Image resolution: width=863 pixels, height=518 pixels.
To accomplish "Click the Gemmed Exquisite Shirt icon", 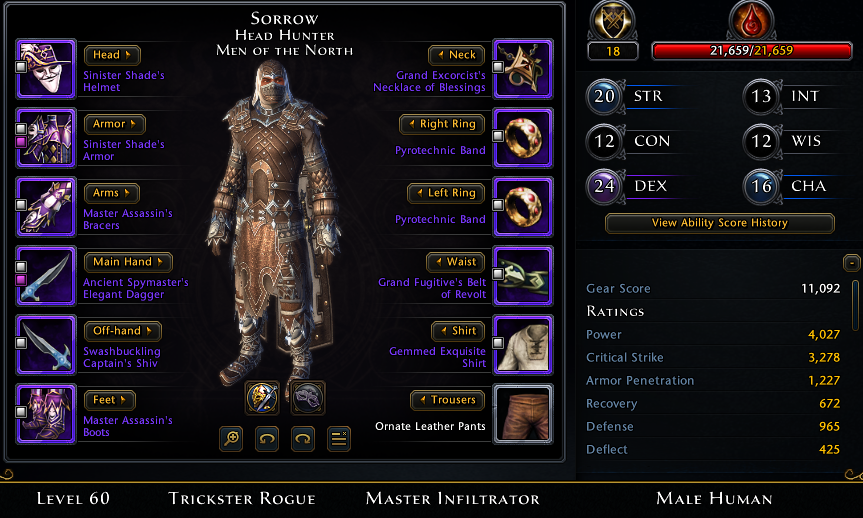I will pos(522,344).
